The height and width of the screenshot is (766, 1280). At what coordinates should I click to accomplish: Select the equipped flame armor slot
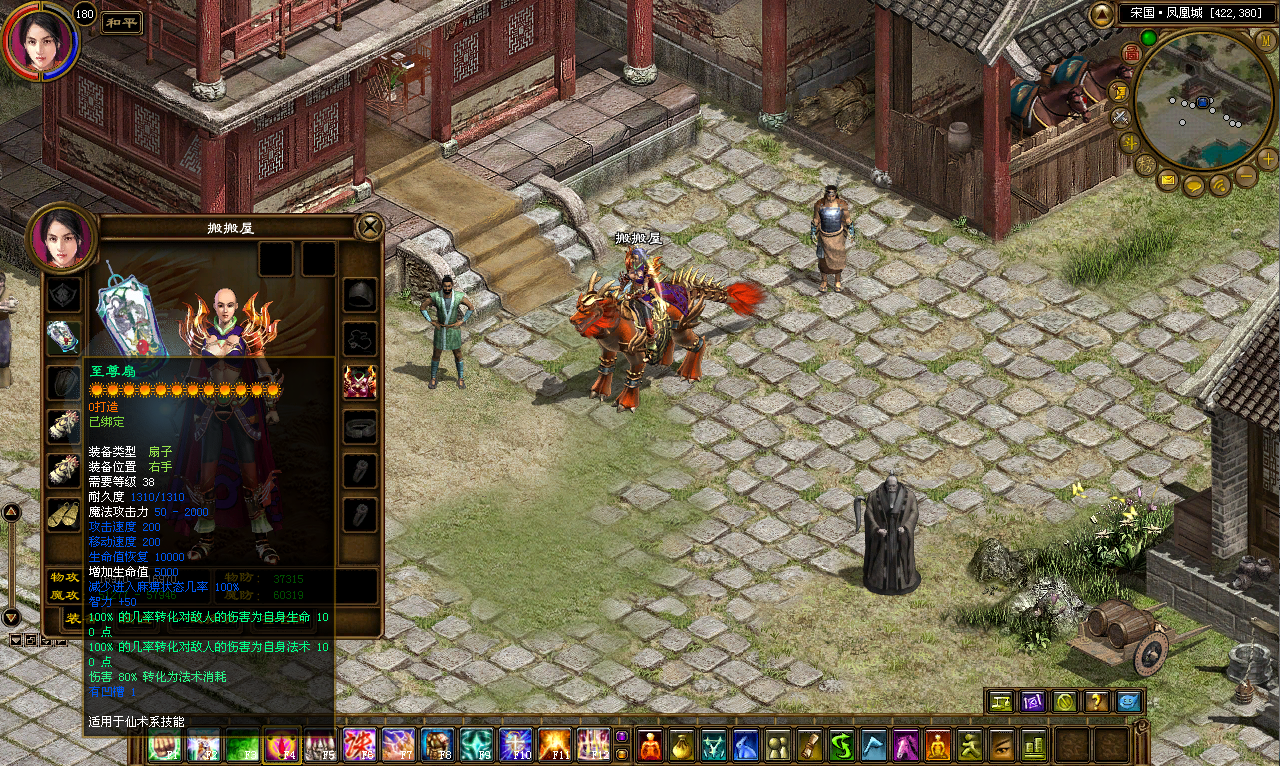(360, 382)
